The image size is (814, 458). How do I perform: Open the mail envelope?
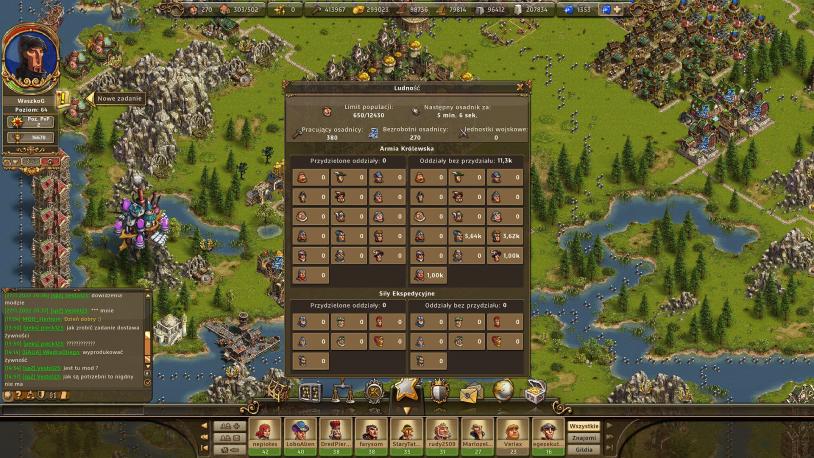[x=470, y=392]
